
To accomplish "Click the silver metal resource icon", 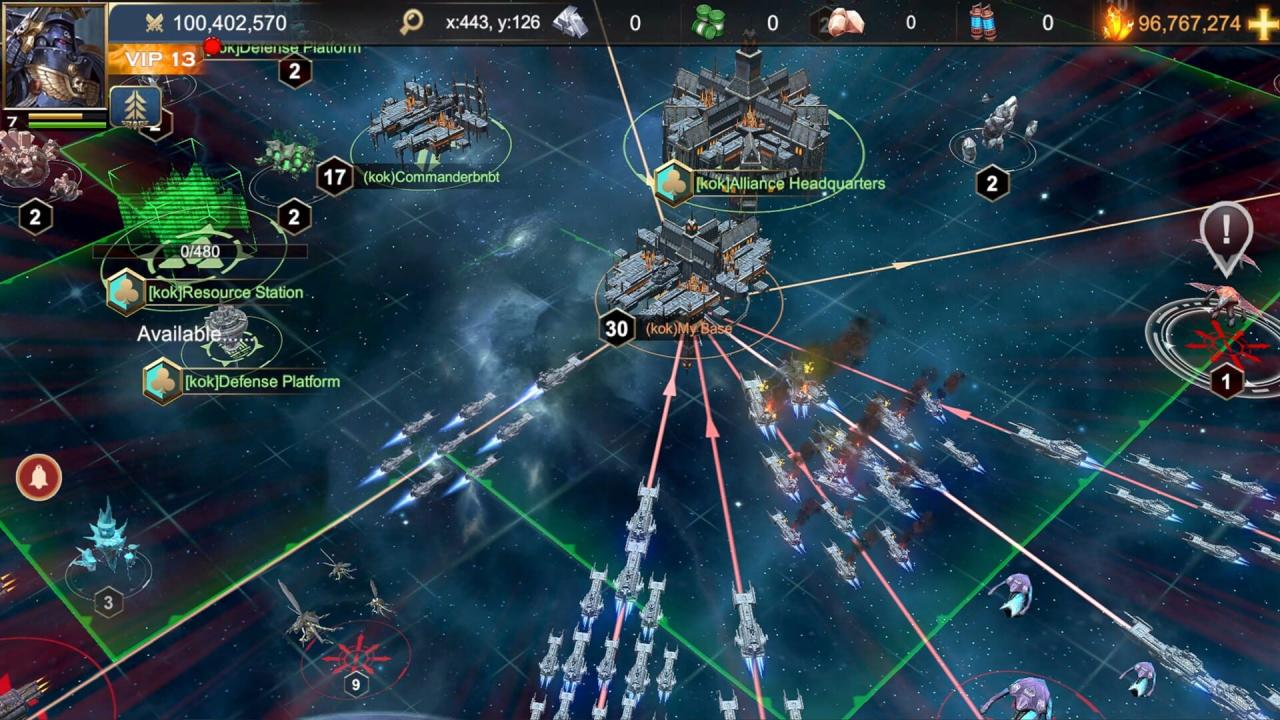I will (571, 23).
